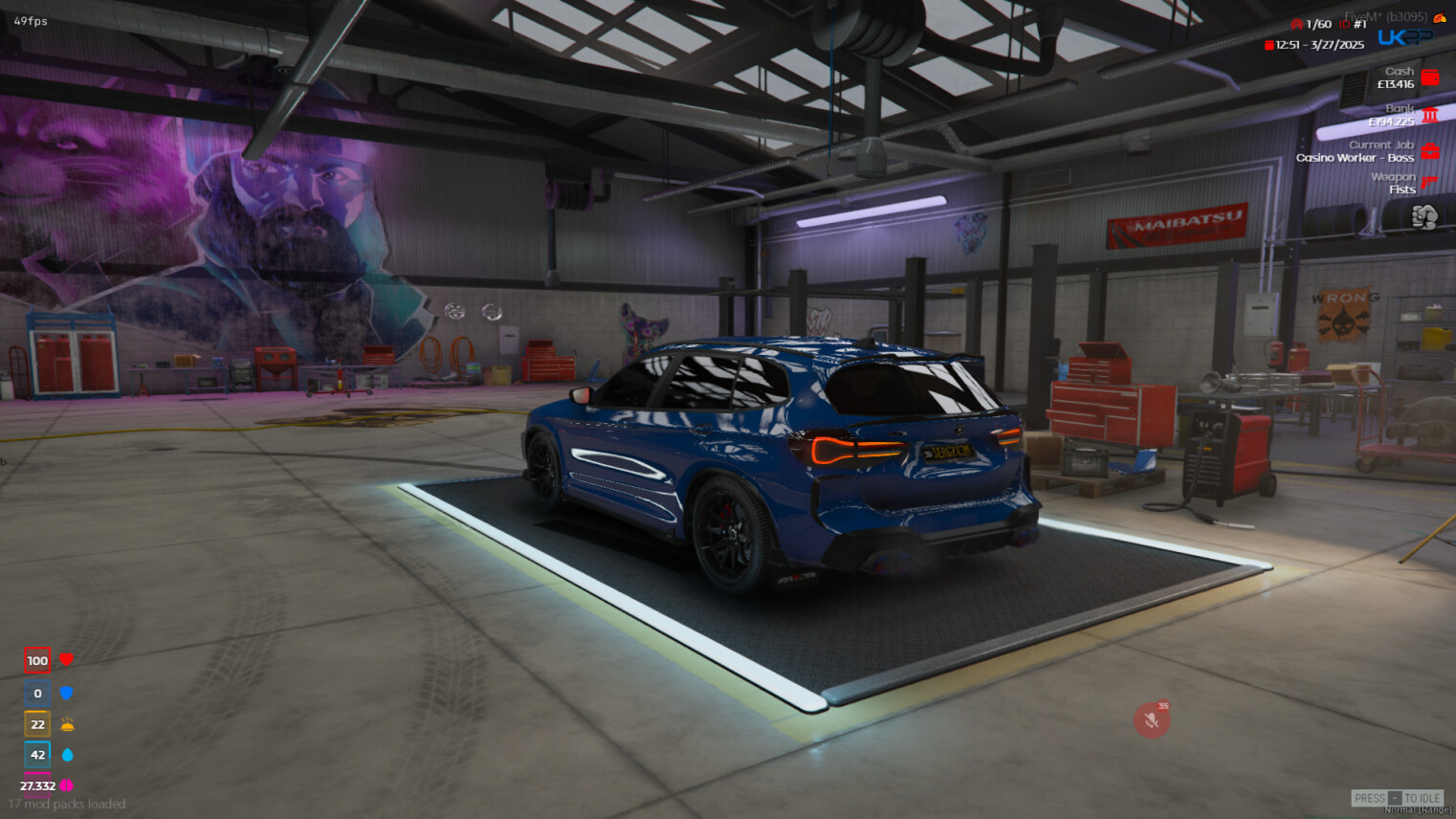Click the muted microphone voice icon
The width and height of the screenshot is (1456, 819).
coord(1152,719)
